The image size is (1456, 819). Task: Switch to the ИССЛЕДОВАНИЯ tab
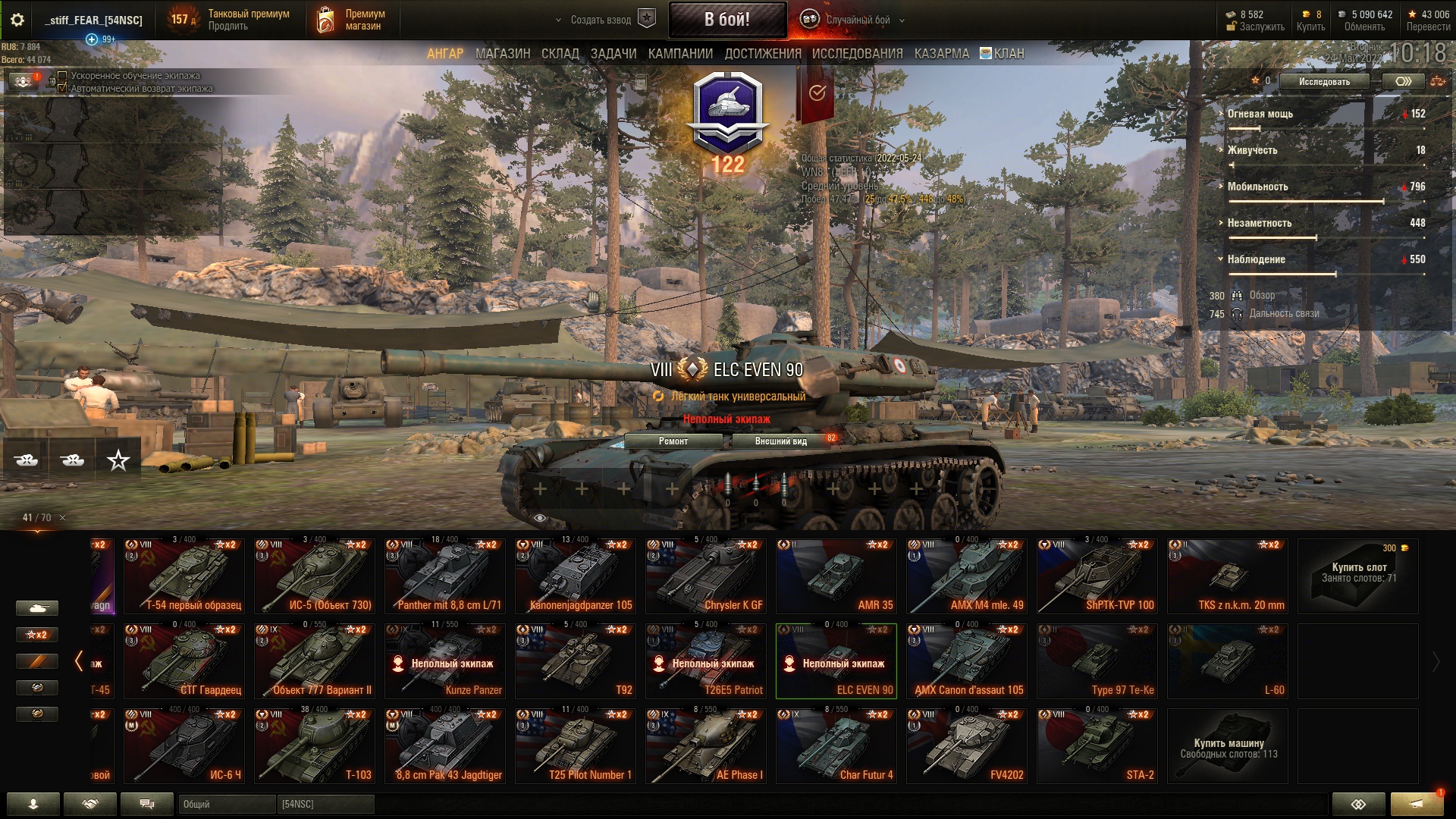(x=857, y=54)
